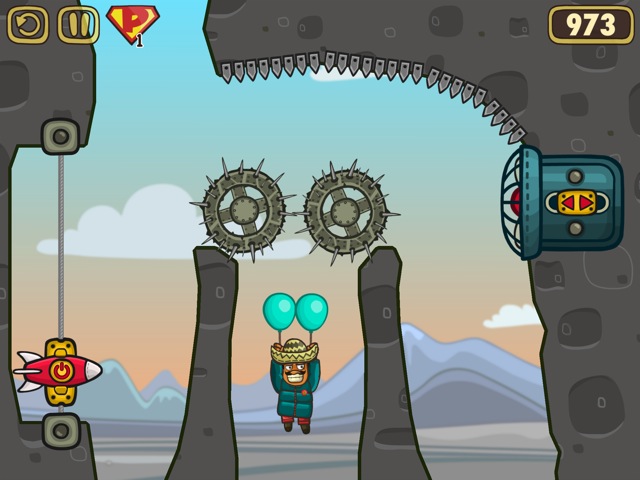Activate the red P power-up badge

point(132,23)
